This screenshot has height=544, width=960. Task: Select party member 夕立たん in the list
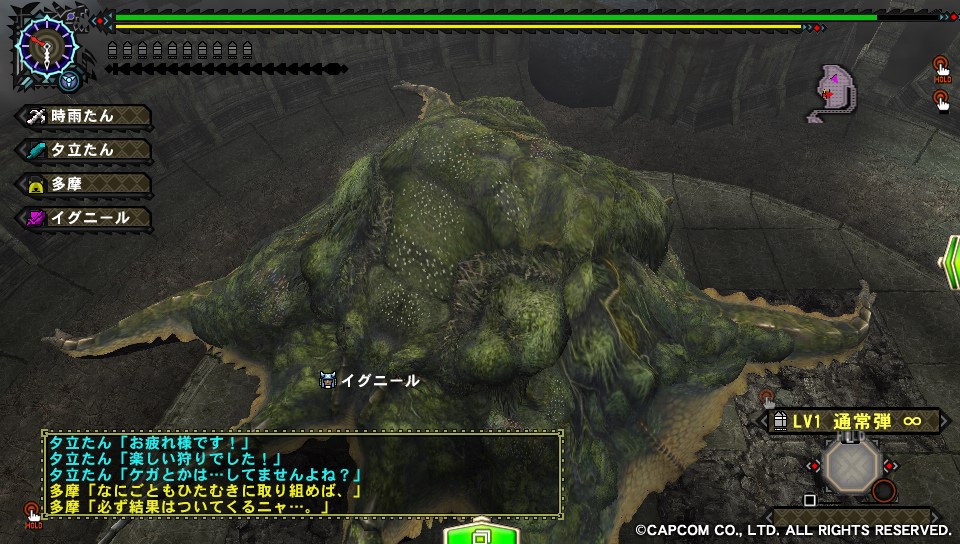pos(84,150)
